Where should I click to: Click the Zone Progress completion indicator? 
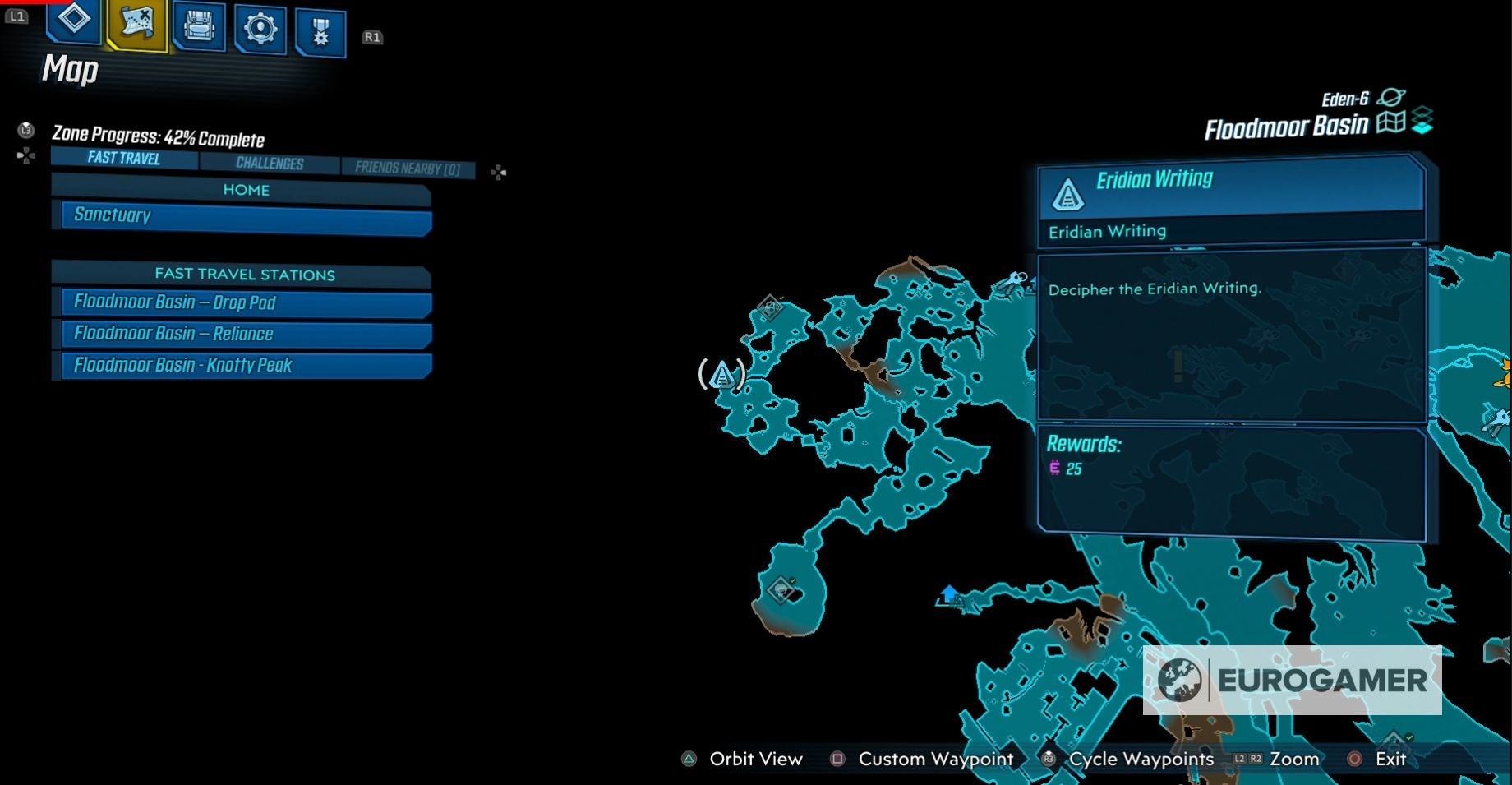coord(159,139)
